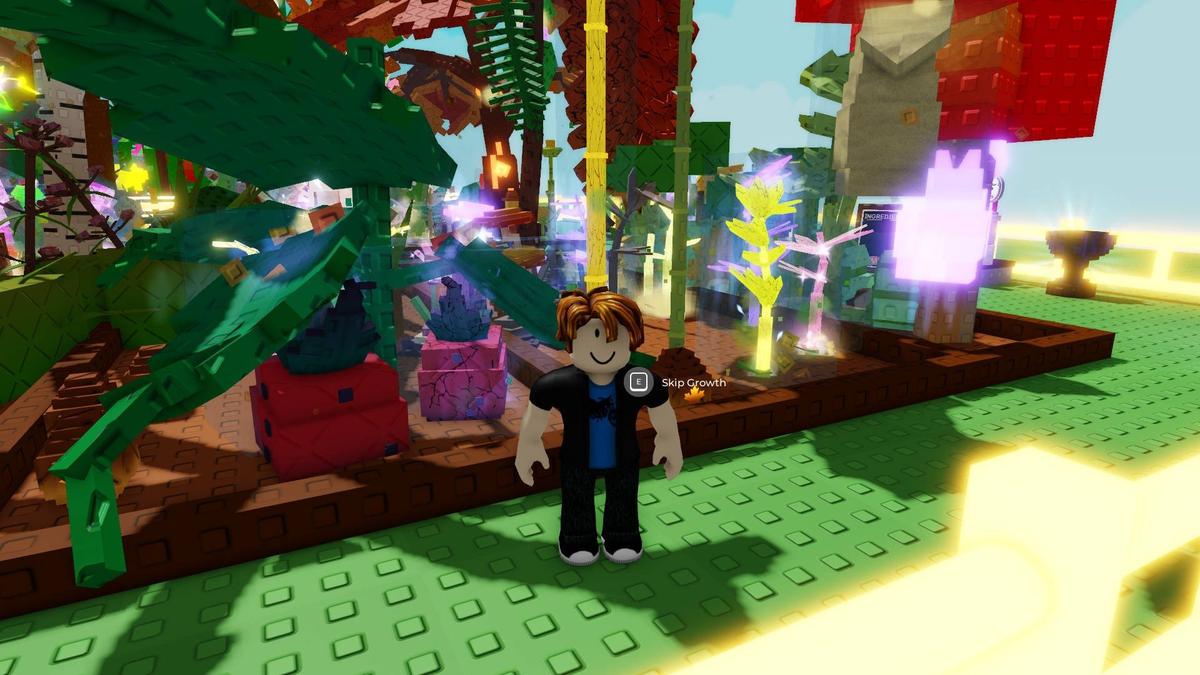Activate the Skip Growth prompt
The height and width of the screenshot is (675, 1200).
[637, 381]
